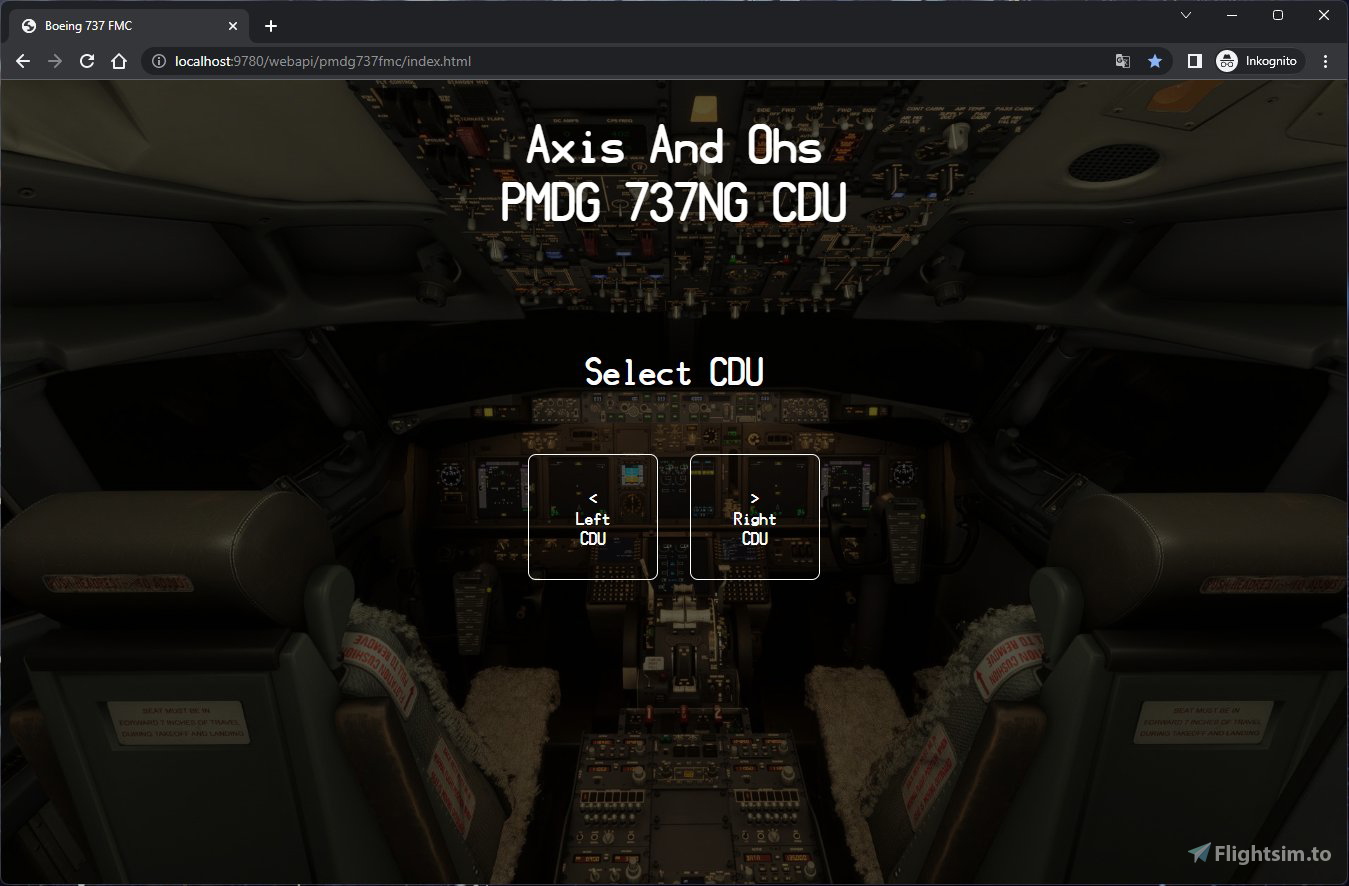Select the Right CDU
This screenshot has width=1349, height=886.
(754, 517)
